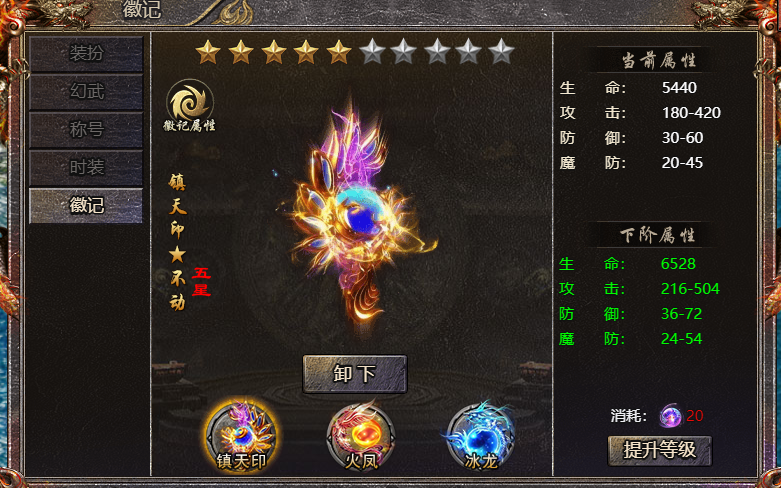Pick the 冰龙 ice dragon emblem

(x=480, y=435)
